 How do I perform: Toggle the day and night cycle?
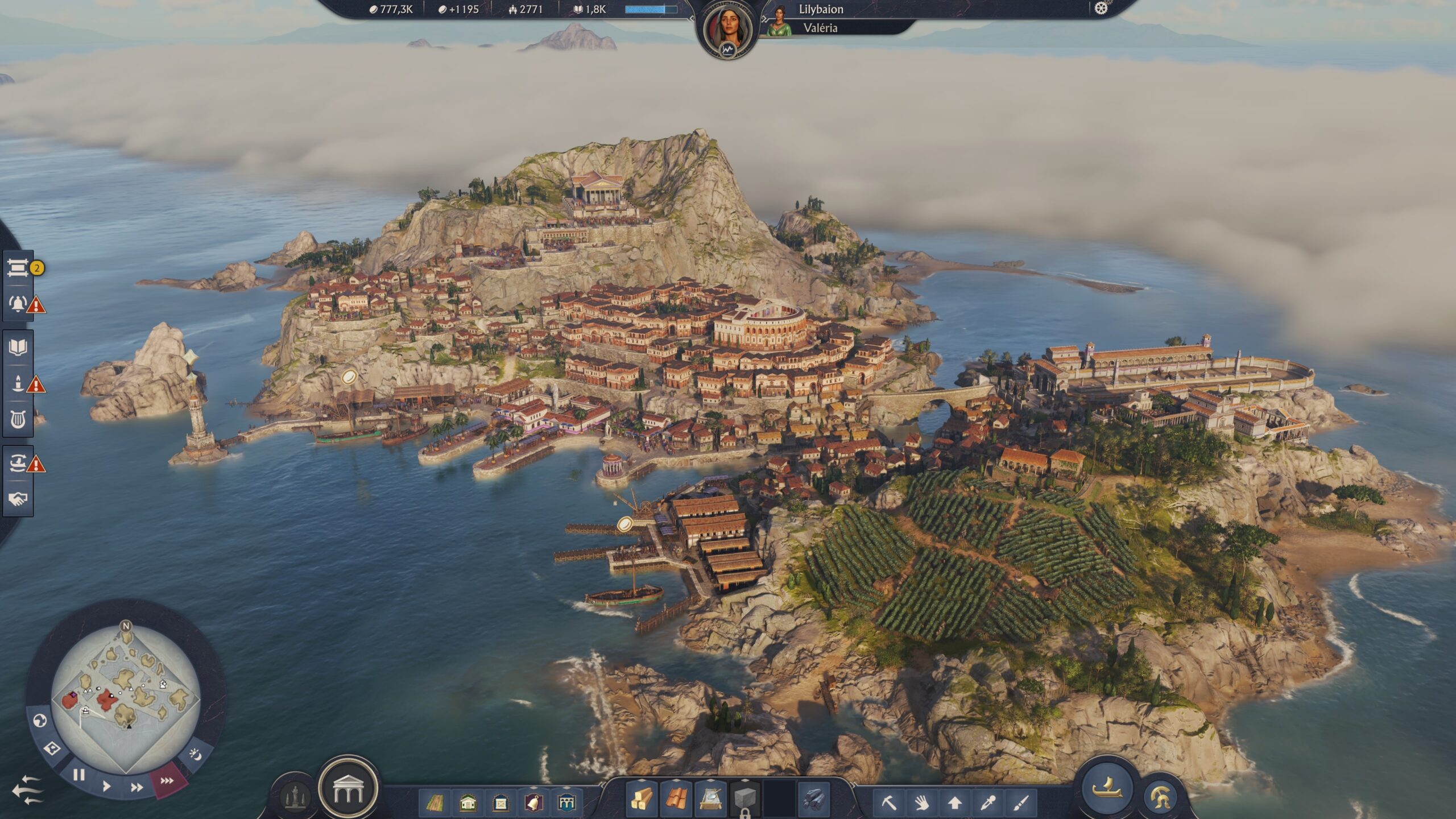pyautogui.click(x=195, y=755)
